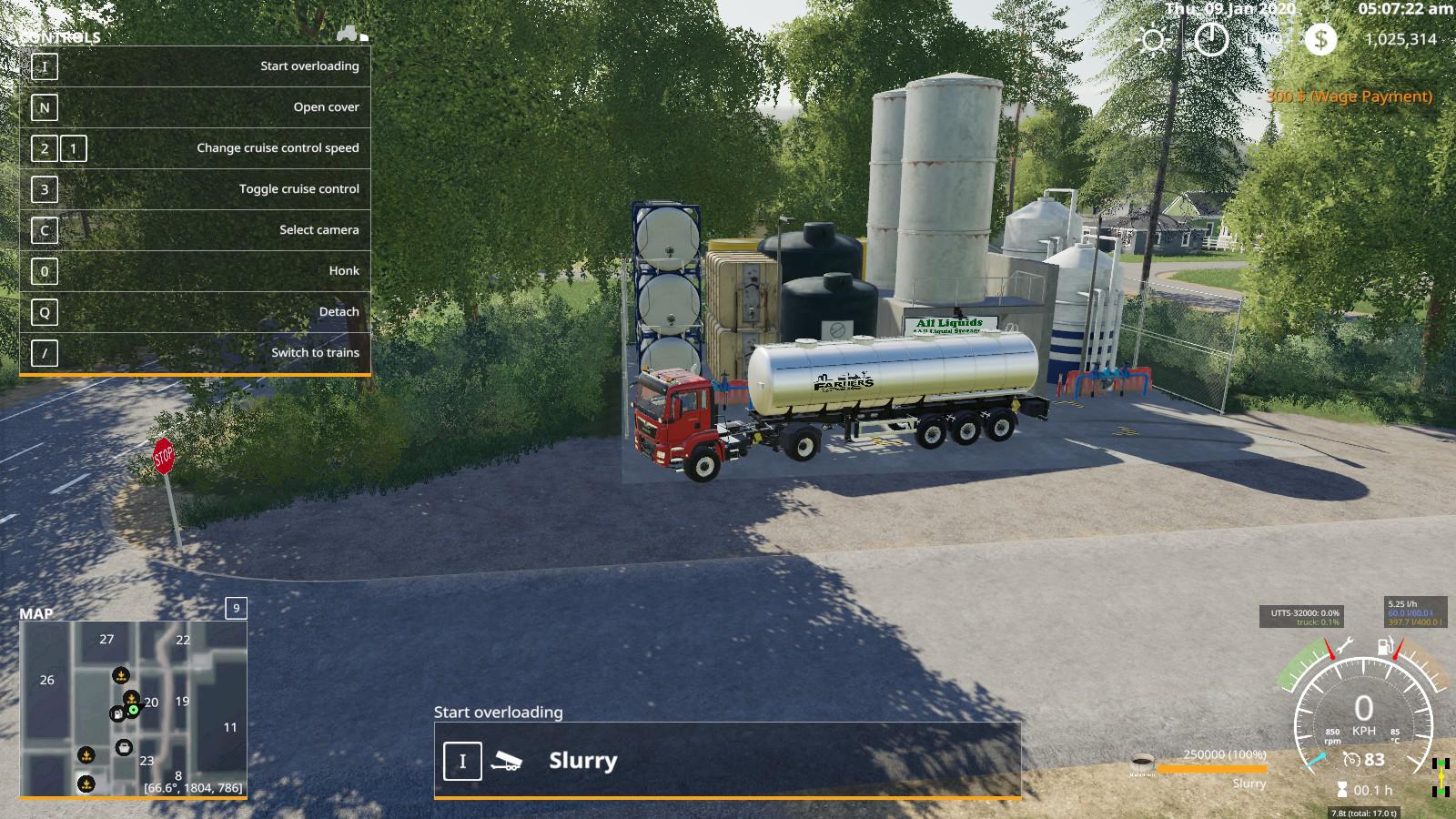1456x819 pixels.
Task: Select the Honk control entry
Action: [195, 271]
